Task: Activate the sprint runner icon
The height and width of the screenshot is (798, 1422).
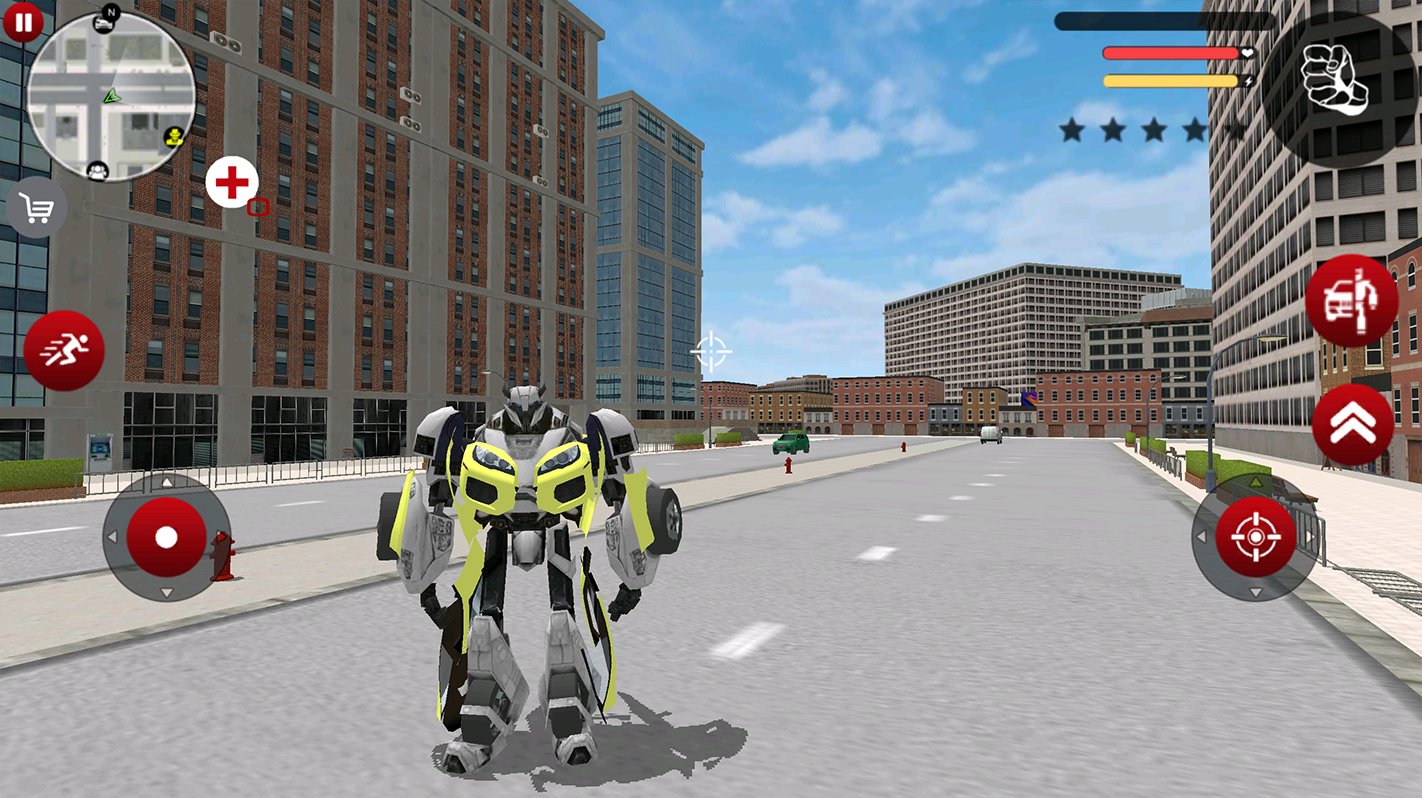Action: [62, 351]
